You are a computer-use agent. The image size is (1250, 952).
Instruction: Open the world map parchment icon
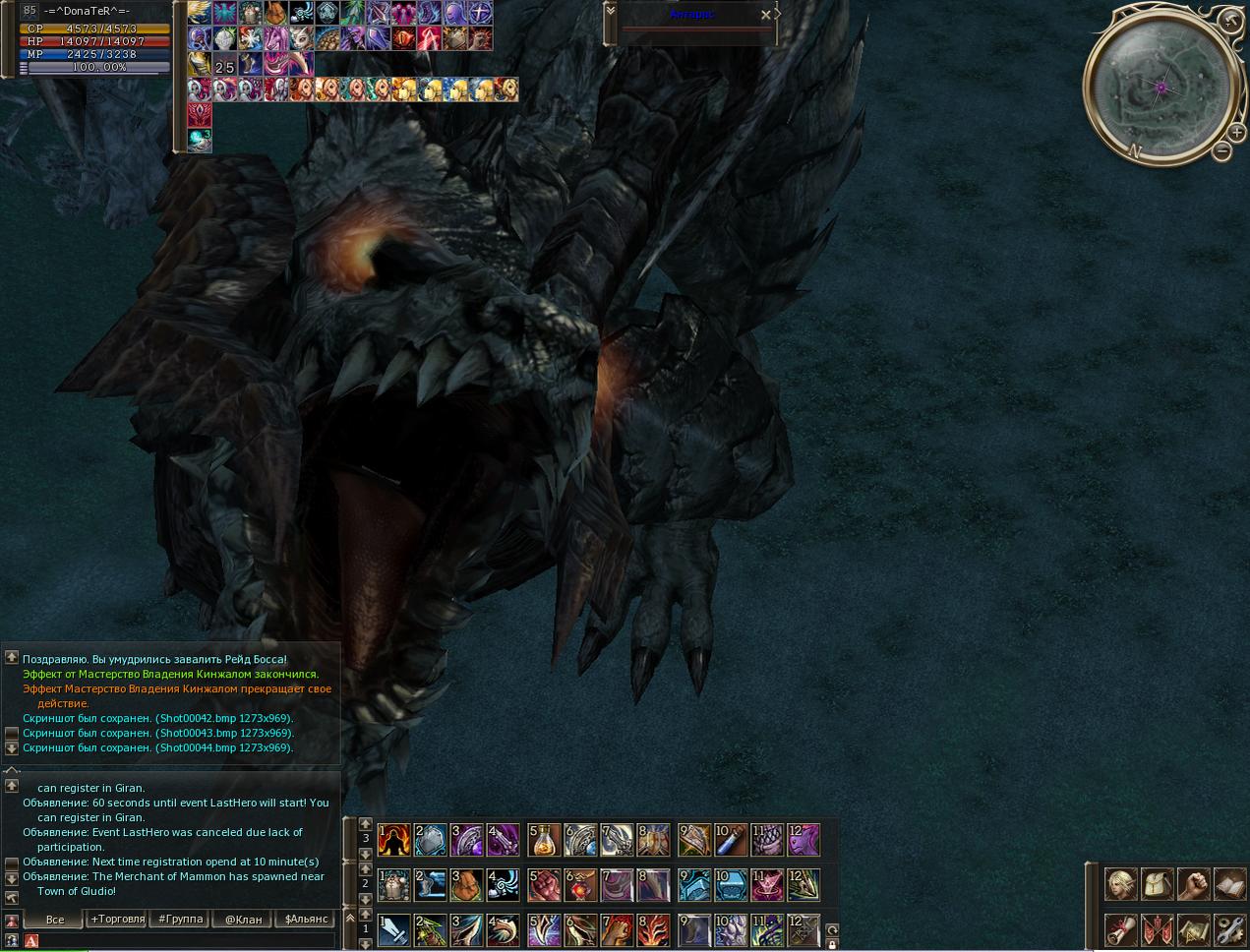pos(1194,929)
